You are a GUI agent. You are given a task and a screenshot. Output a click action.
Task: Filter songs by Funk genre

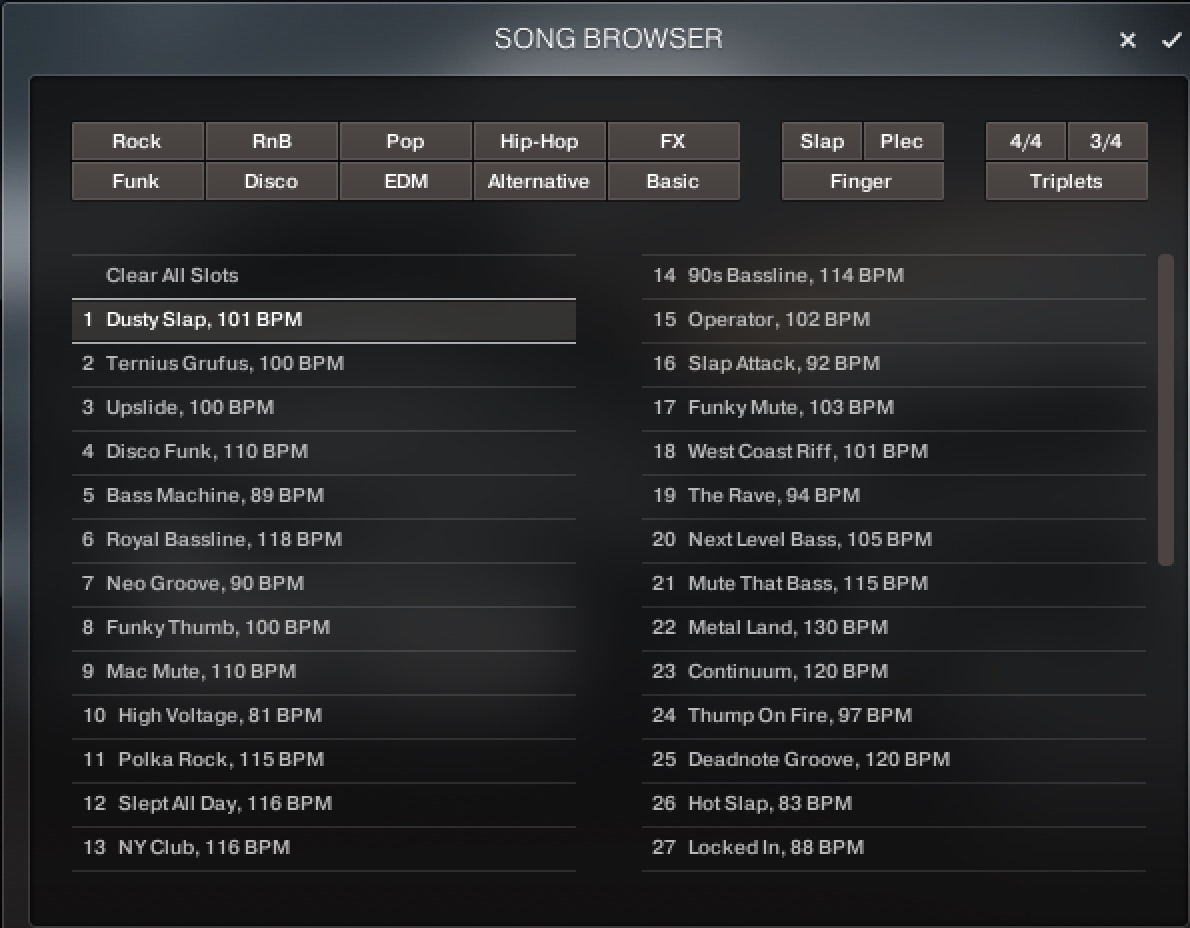[137, 181]
